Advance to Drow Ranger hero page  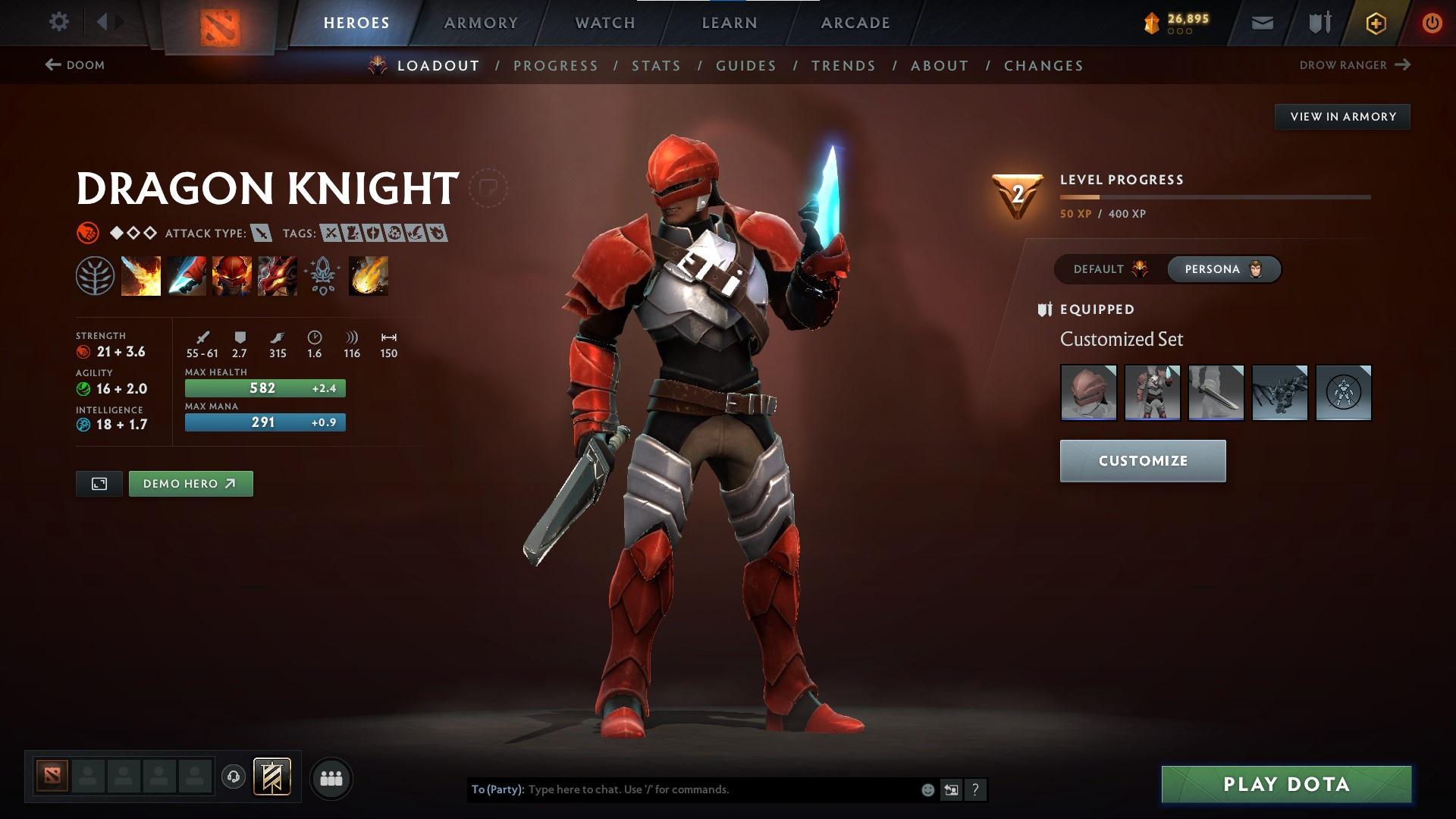(x=1357, y=65)
